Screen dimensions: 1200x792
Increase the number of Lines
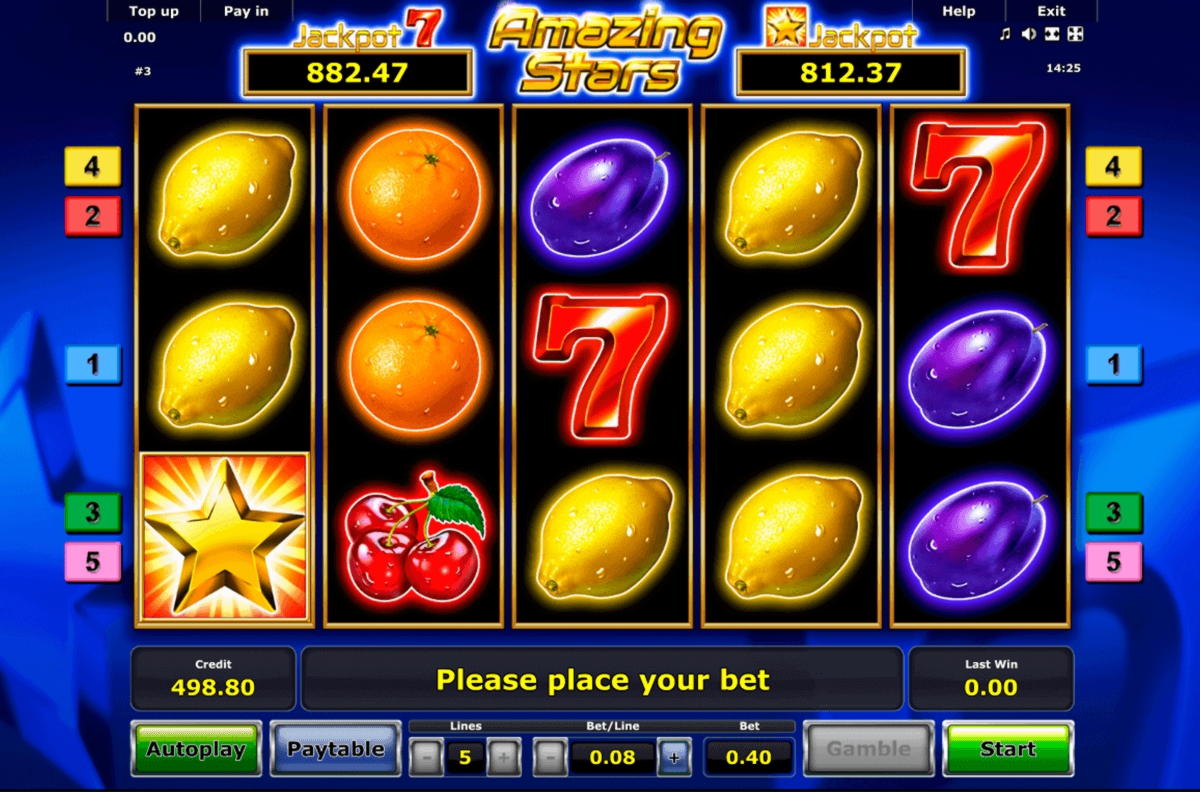(x=503, y=758)
